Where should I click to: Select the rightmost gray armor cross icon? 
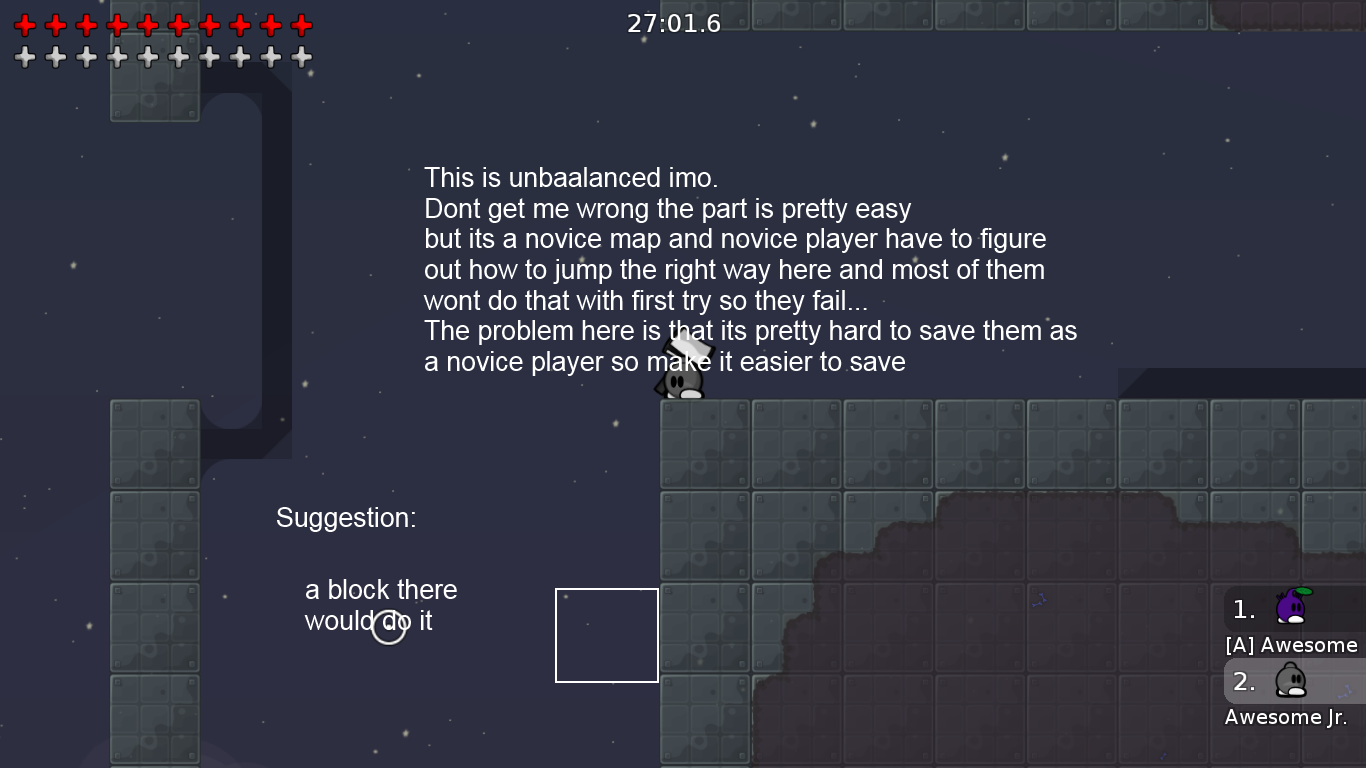coord(299,57)
